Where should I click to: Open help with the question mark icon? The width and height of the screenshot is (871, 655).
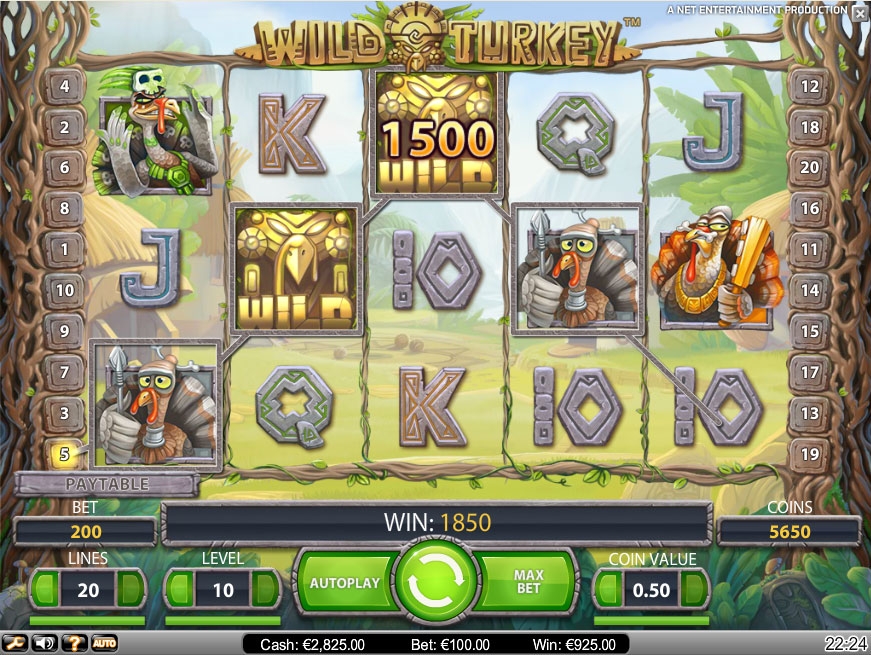[x=73, y=643]
